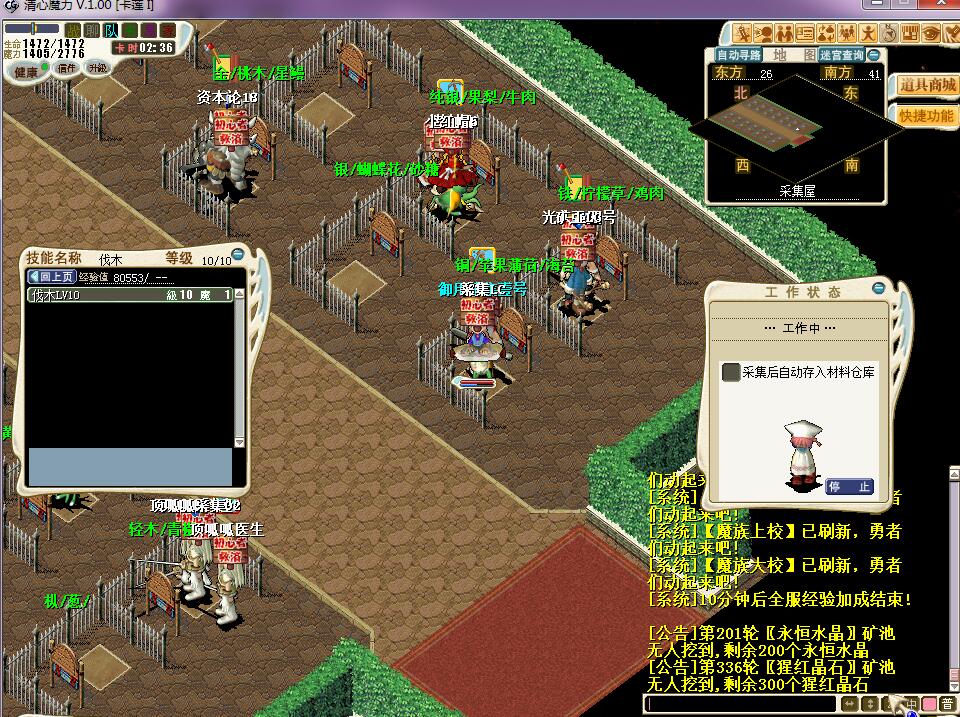Viewport: 960px width, 717px height.
Task: Toggle auto-store to material warehouse checkbox
Action: 732,372
